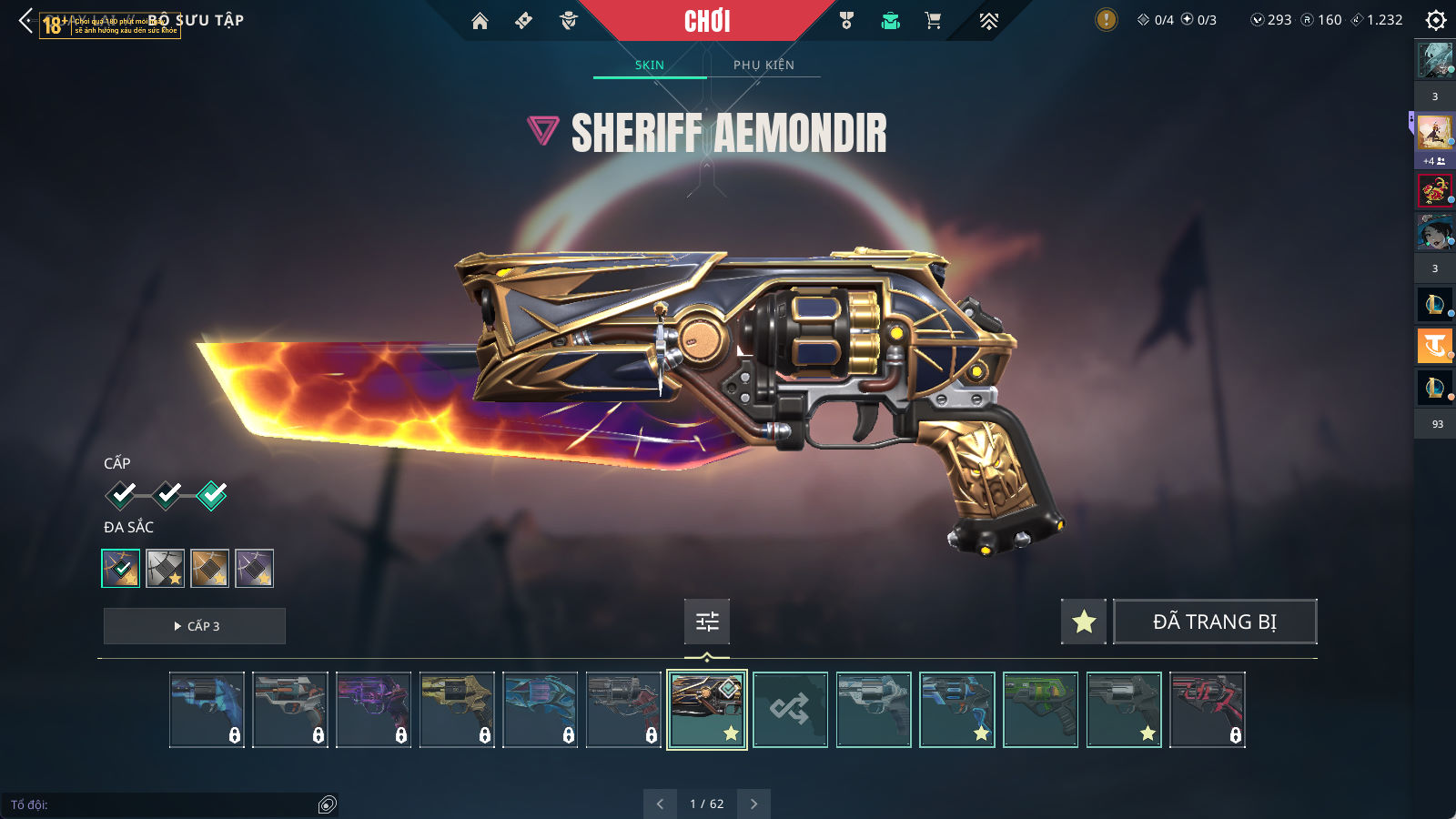Open the filter sliders button
1456x819 pixels.
[x=707, y=622]
